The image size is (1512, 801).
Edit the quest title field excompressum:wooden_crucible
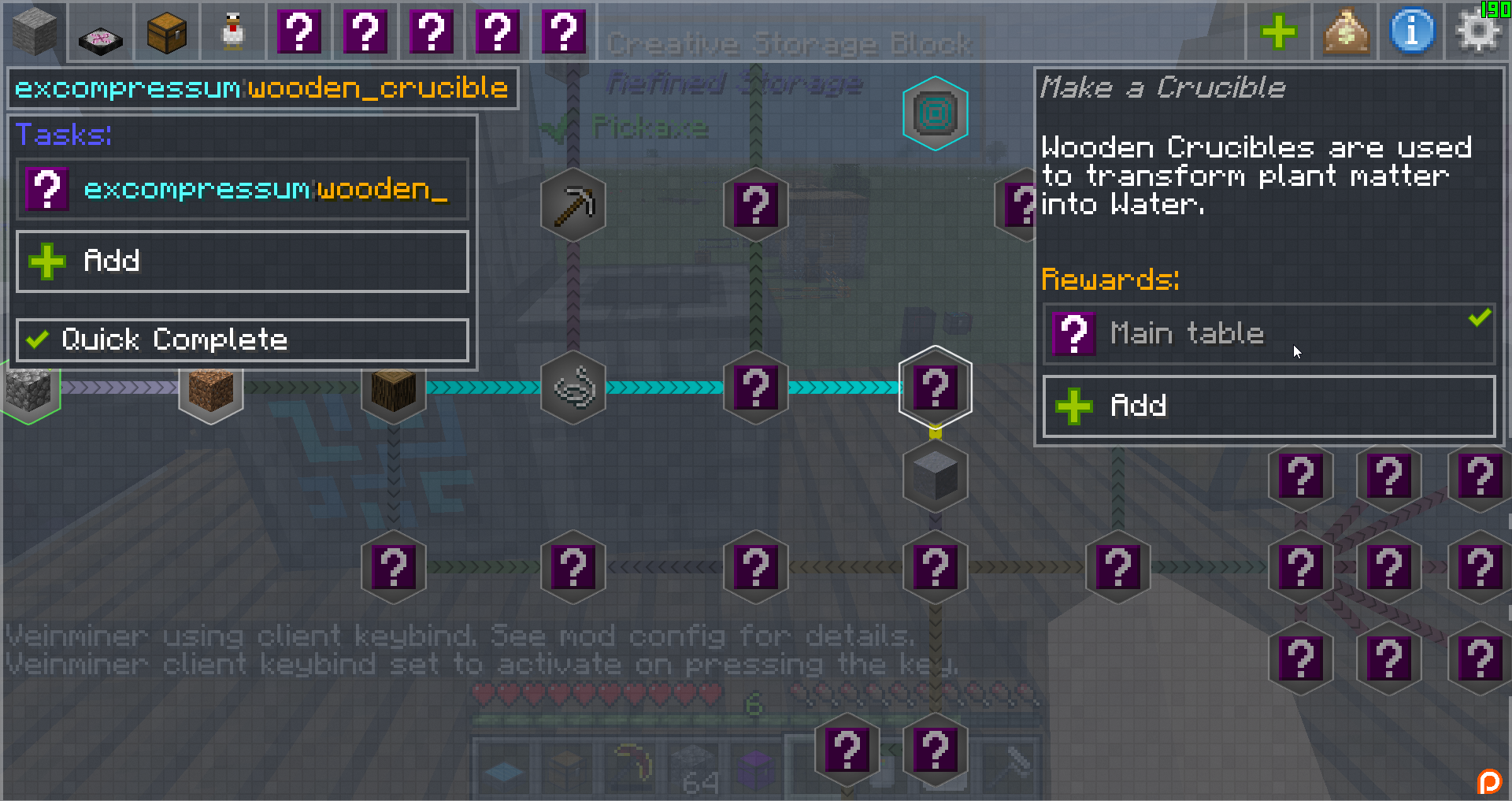tap(261, 88)
